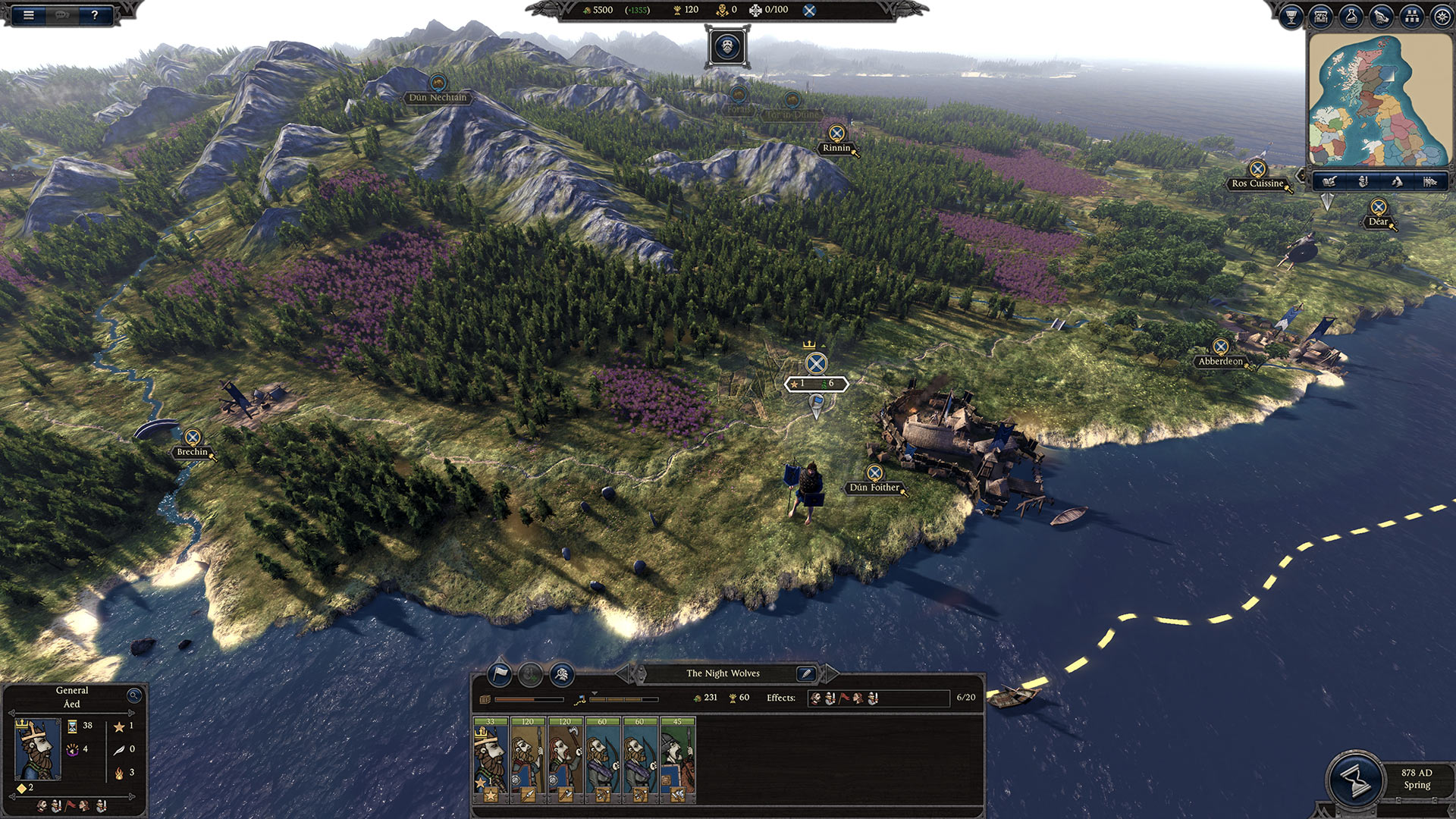Click the campaign minimap
This screenshot has height=819, width=1456.
1379,102
